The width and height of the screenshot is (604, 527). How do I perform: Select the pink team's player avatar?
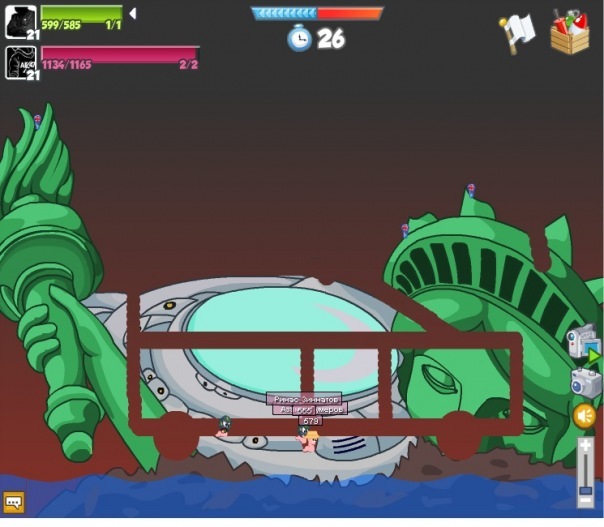click(x=21, y=62)
